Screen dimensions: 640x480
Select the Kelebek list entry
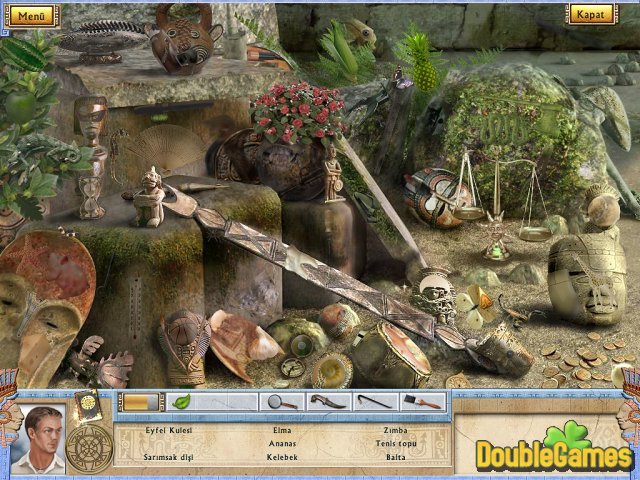tap(282, 457)
